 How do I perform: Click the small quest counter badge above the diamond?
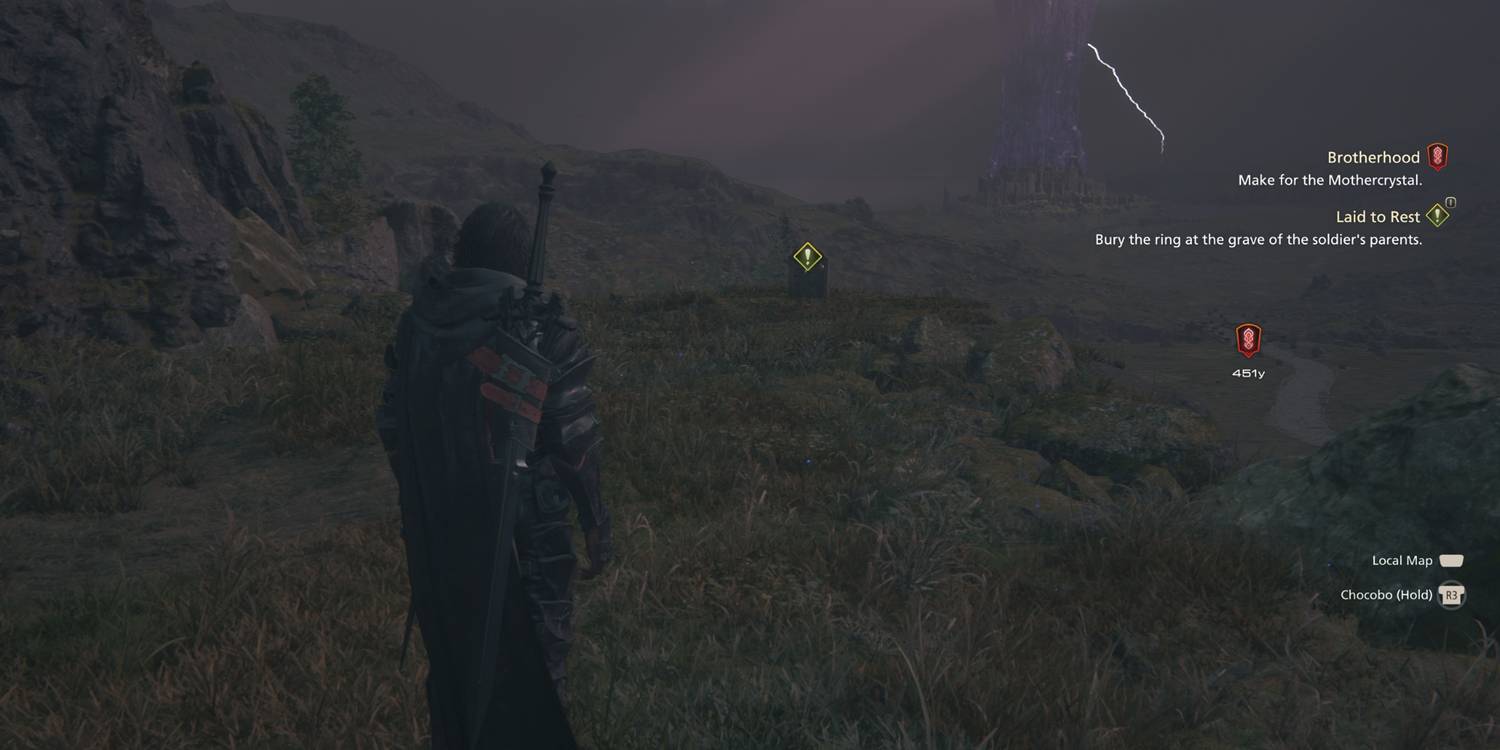pyautogui.click(x=1449, y=201)
